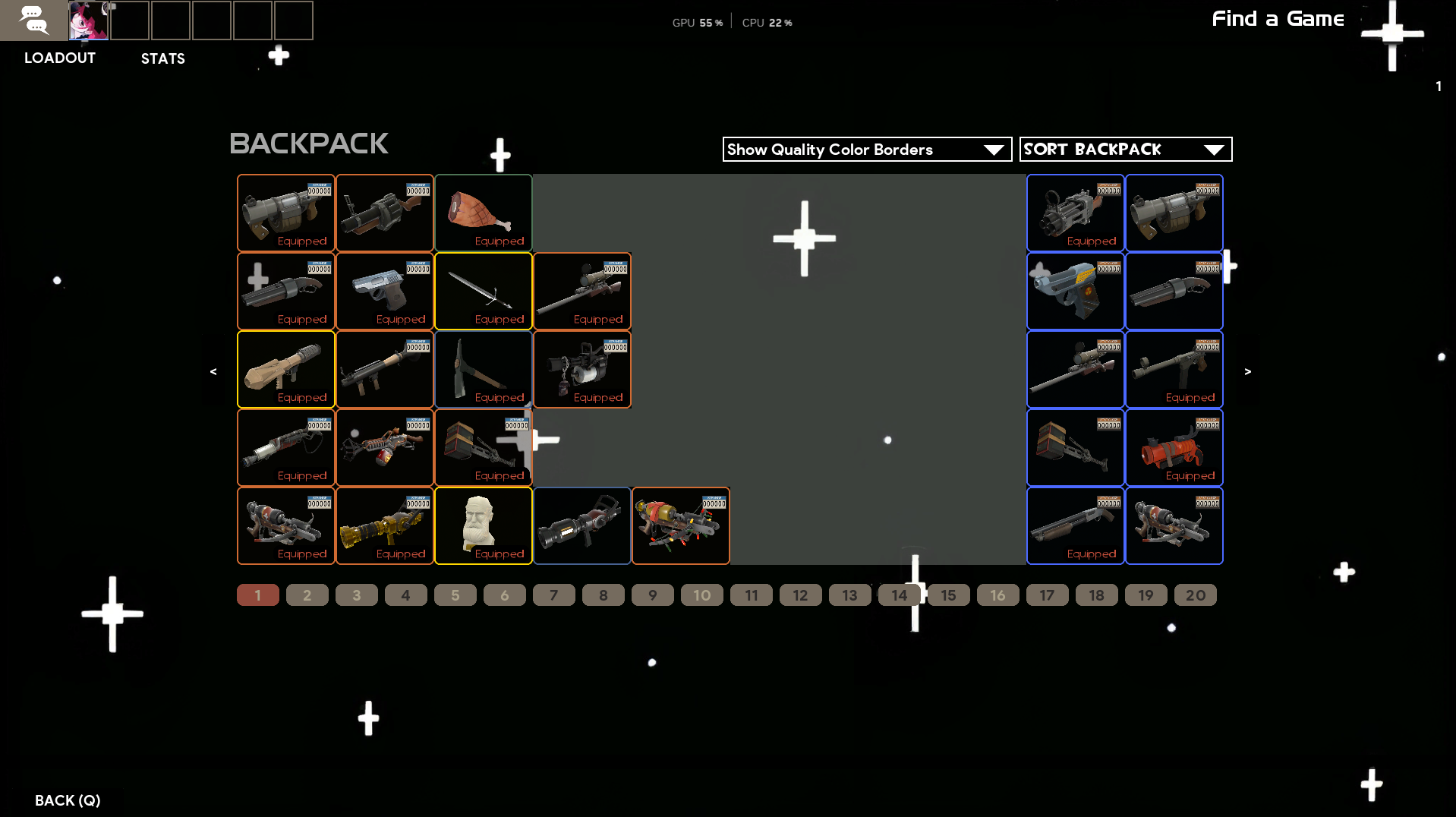1456x817 pixels.
Task: Switch to the LOADOUT tab
Action: coord(59,58)
